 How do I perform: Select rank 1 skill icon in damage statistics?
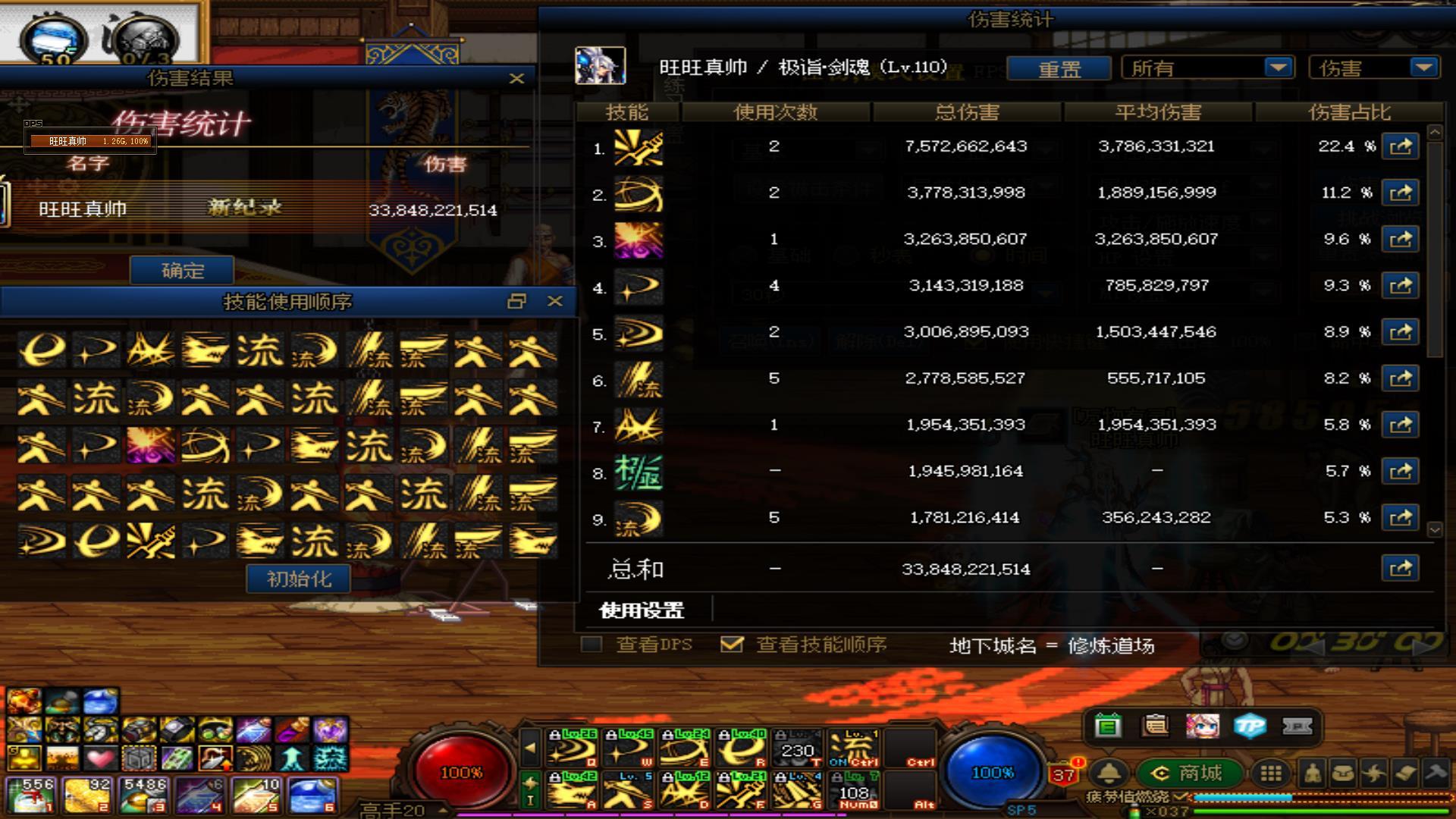638,147
